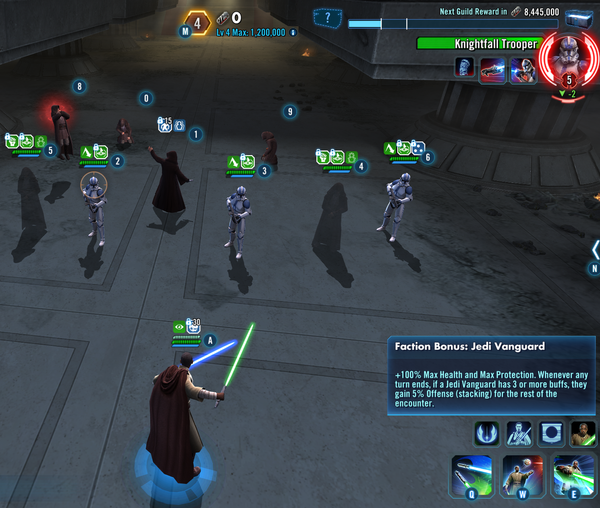This screenshot has height=508, width=600.
Task: View the circular shield emblem passive
Action: point(551,433)
